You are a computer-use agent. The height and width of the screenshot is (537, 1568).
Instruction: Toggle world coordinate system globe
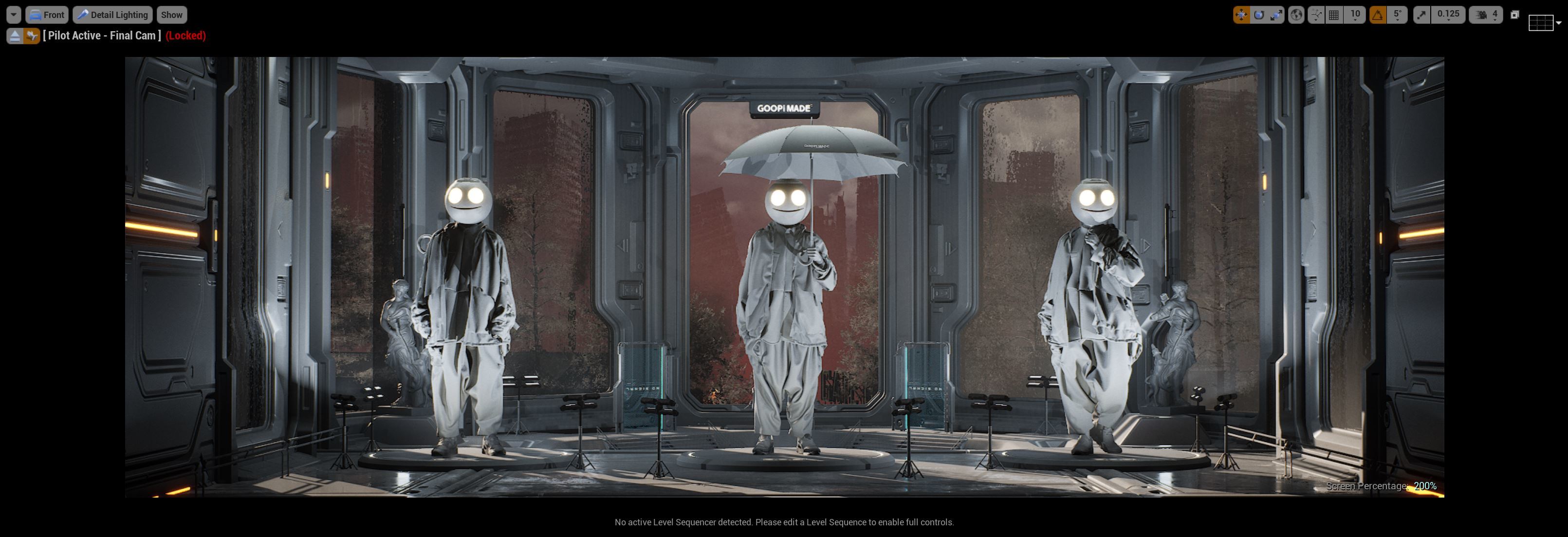click(1296, 15)
